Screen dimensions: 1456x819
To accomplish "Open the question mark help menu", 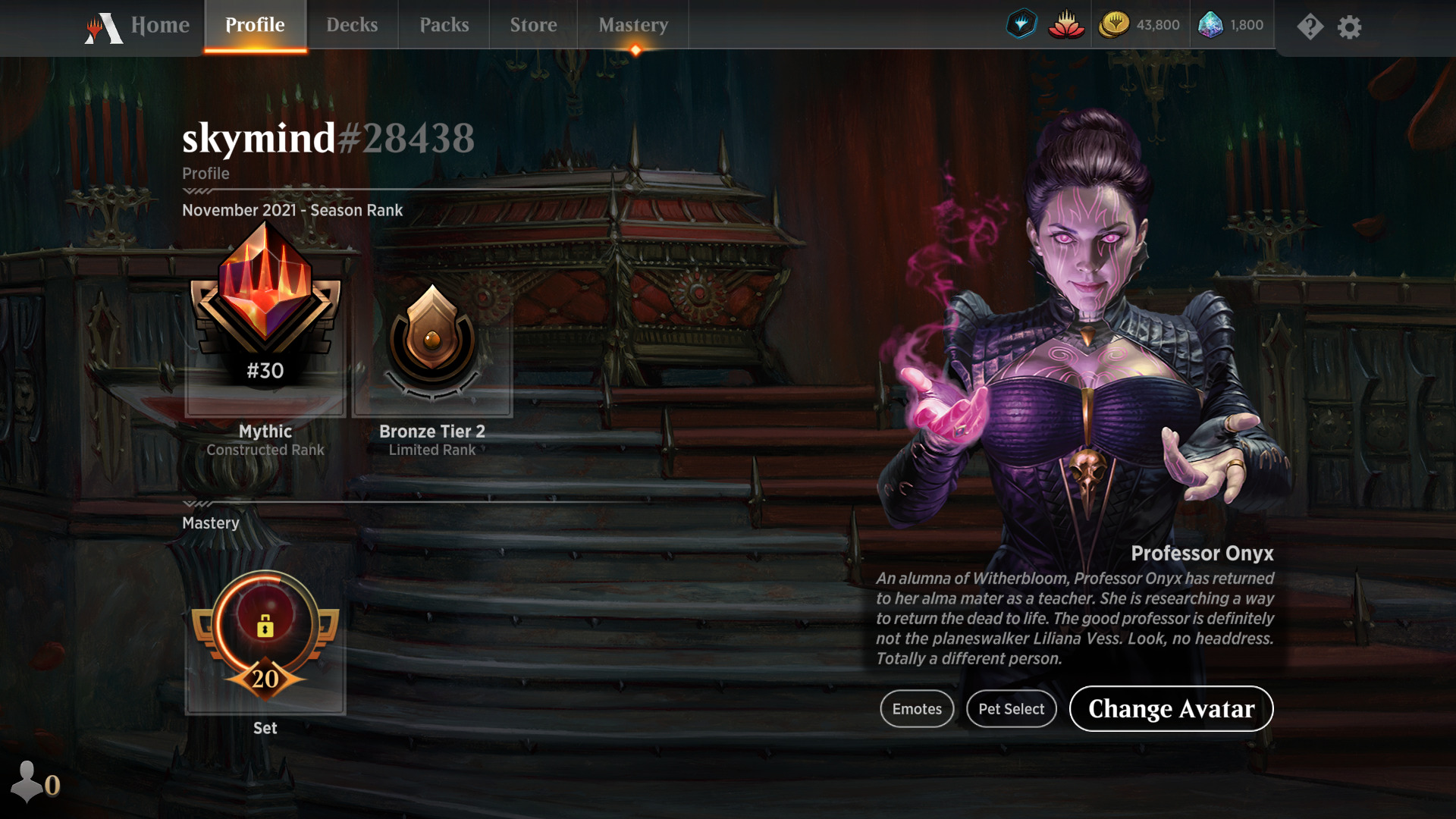I will click(x=1310, y=27).
